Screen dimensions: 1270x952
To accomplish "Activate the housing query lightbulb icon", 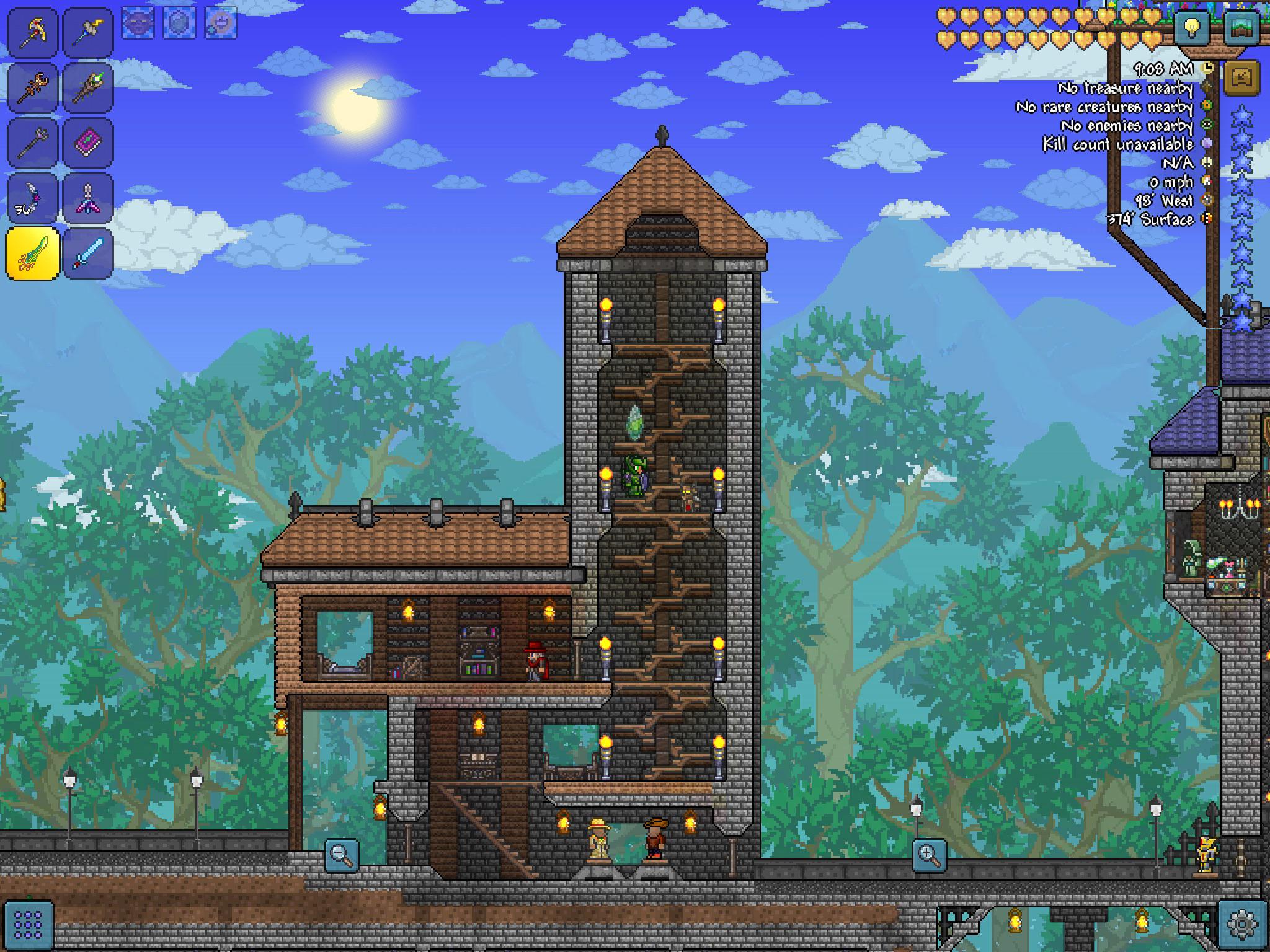I will pyautogui.click(x=1192, y=29).
